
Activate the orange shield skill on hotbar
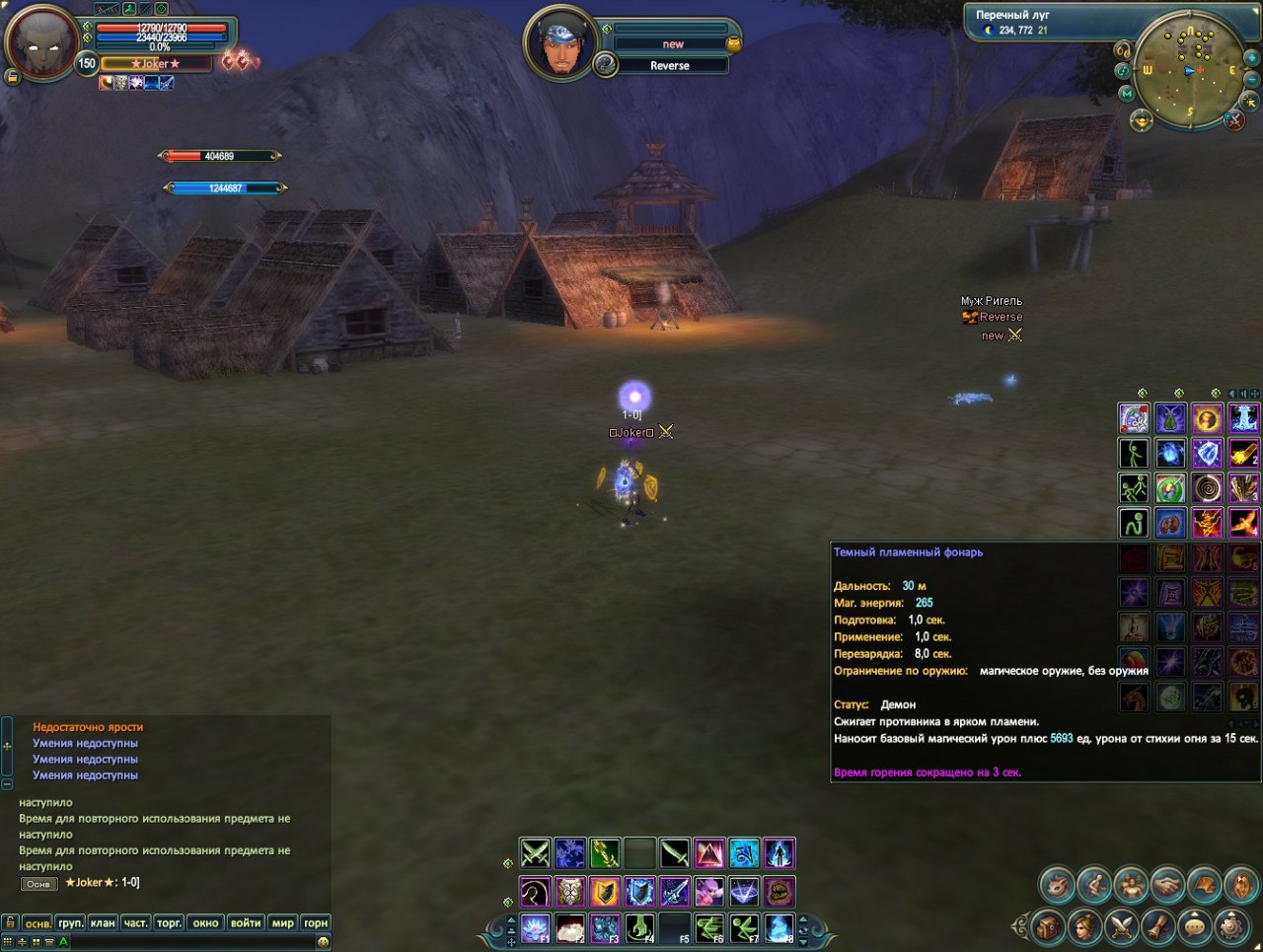(x=605, y=892)
